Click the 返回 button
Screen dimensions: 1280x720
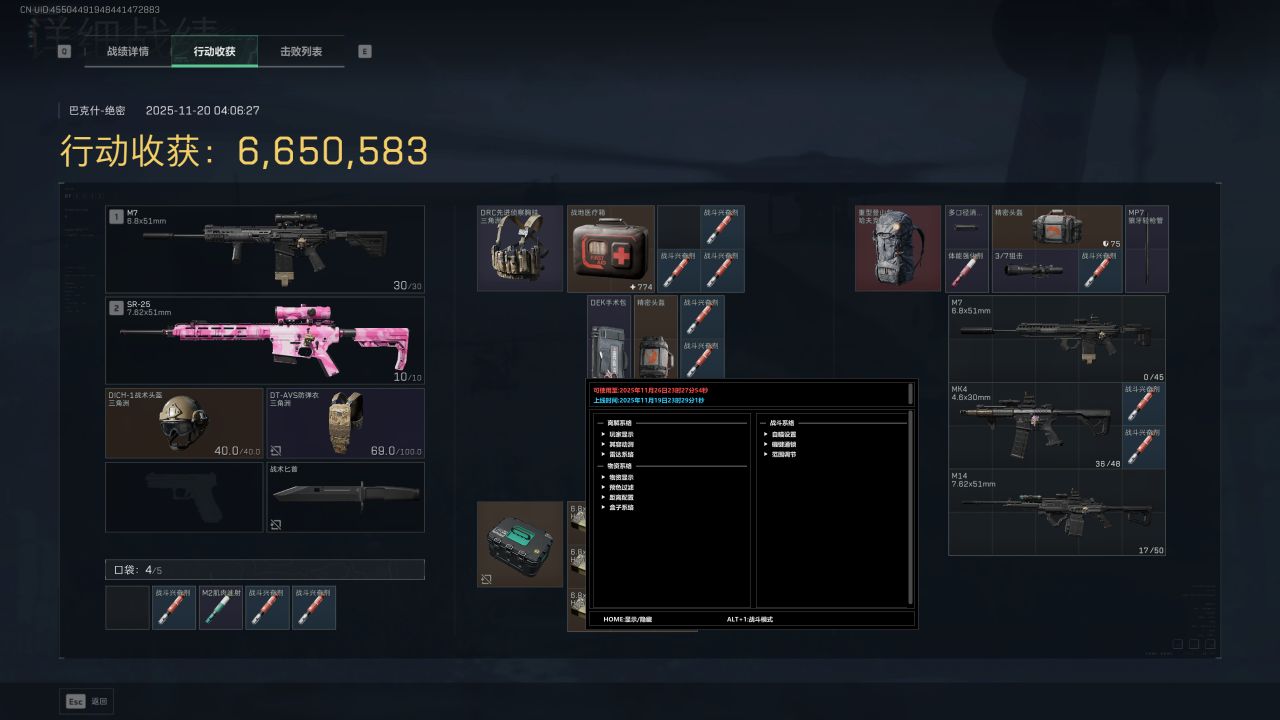(x=87, y=701)
